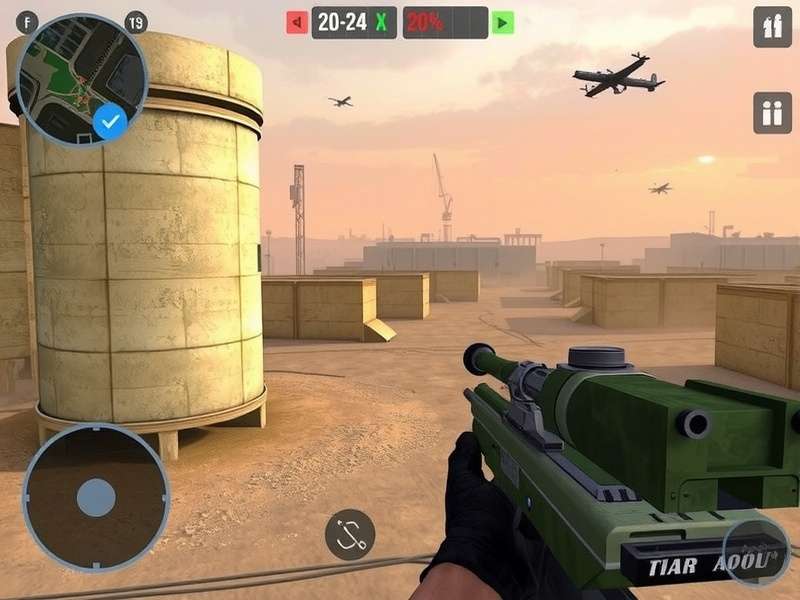Click the red left arrow button
The height and width of the screenshot is (600, 800).
pos(297,22)
